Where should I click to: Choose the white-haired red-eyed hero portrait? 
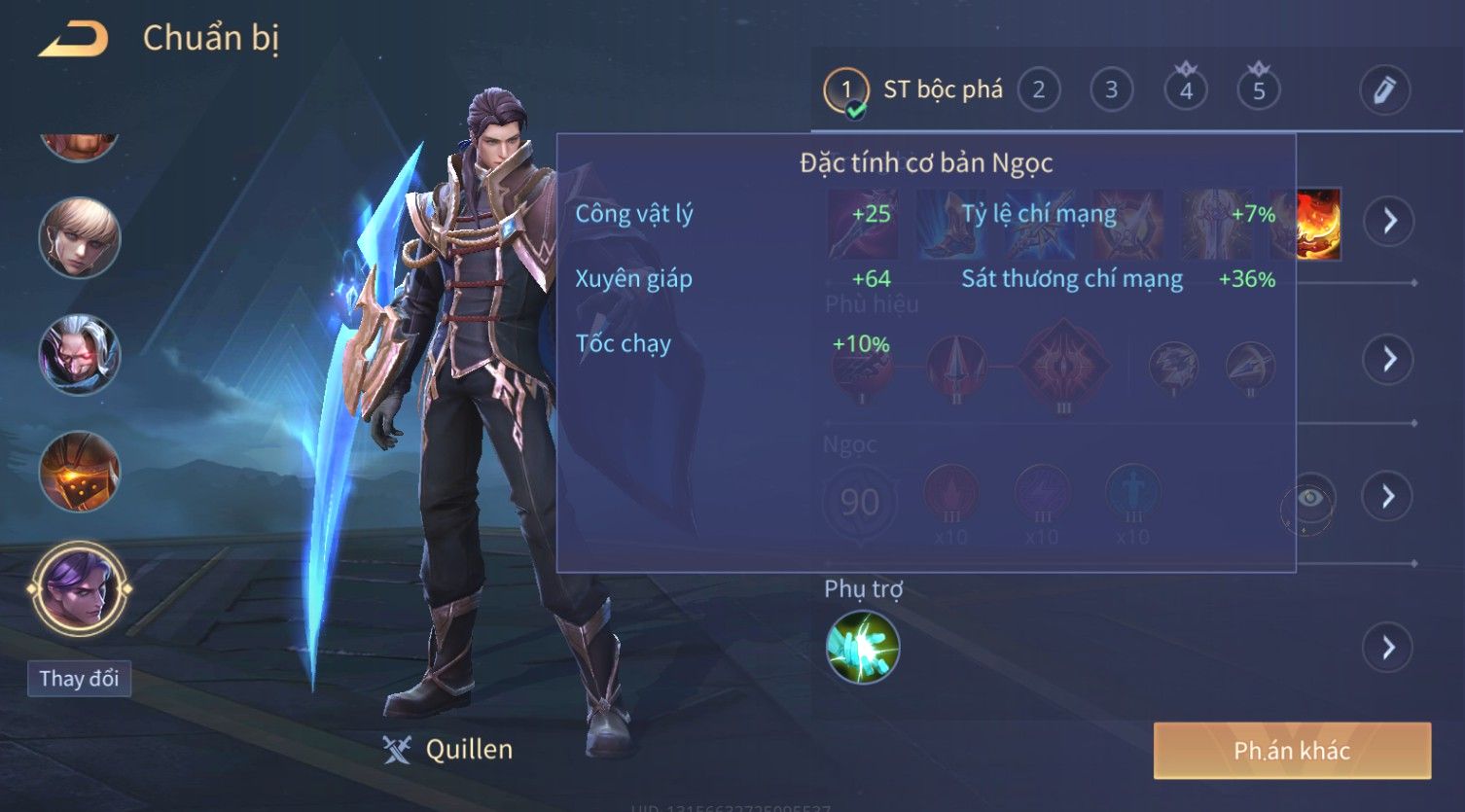coord(79,355)
